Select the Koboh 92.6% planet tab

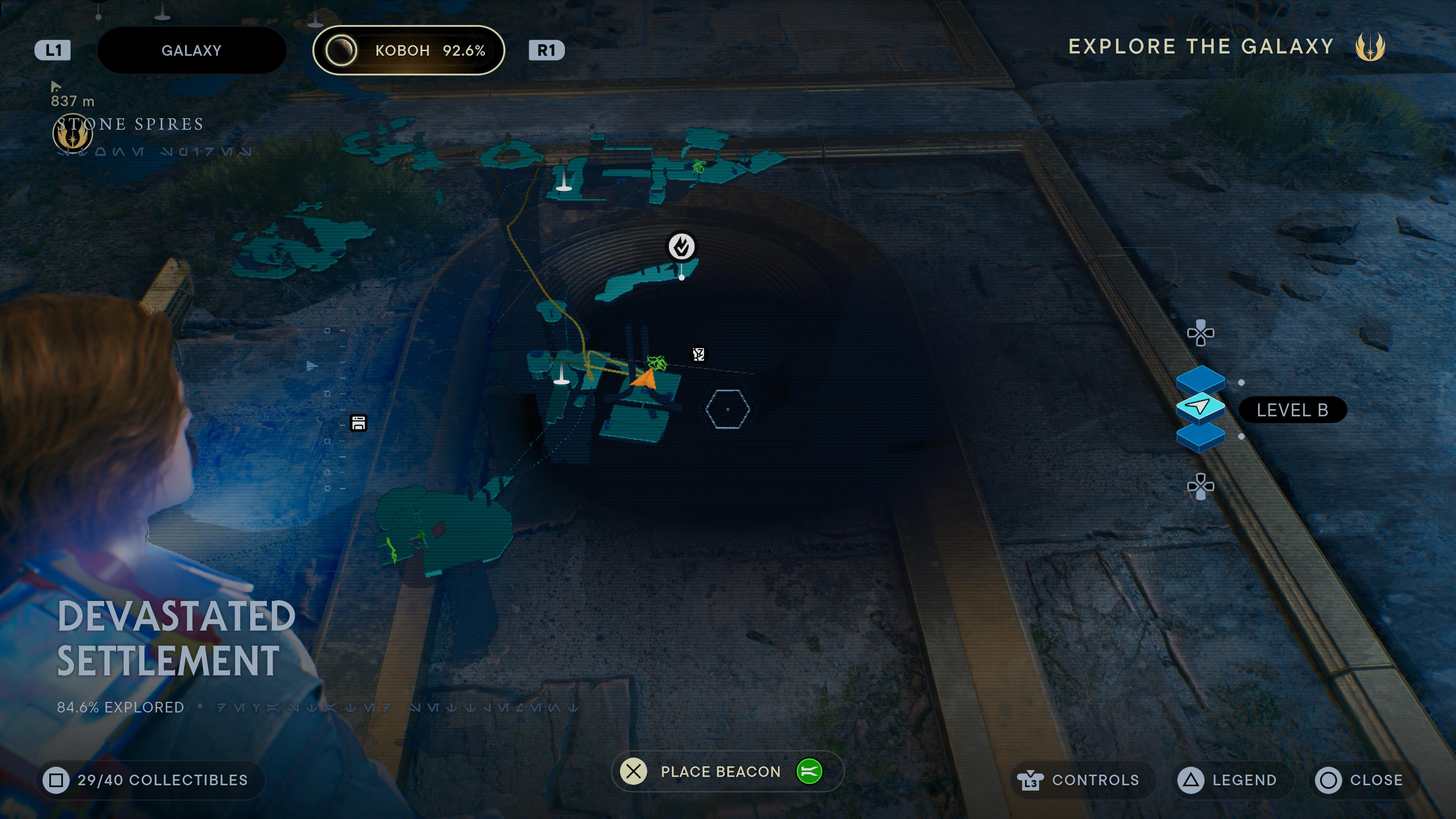408,50
